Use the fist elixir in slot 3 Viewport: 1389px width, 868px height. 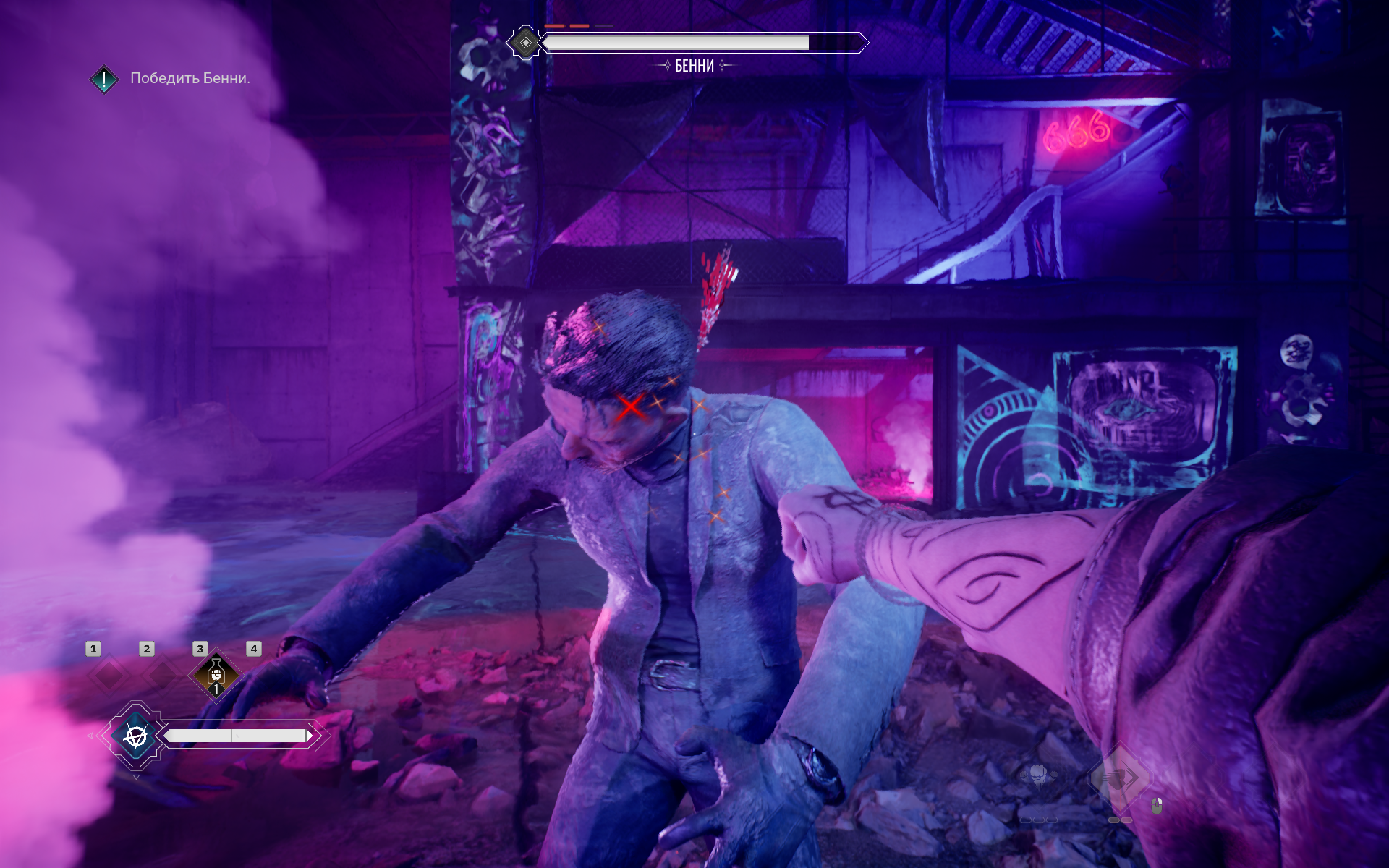(x=216, y=676)
